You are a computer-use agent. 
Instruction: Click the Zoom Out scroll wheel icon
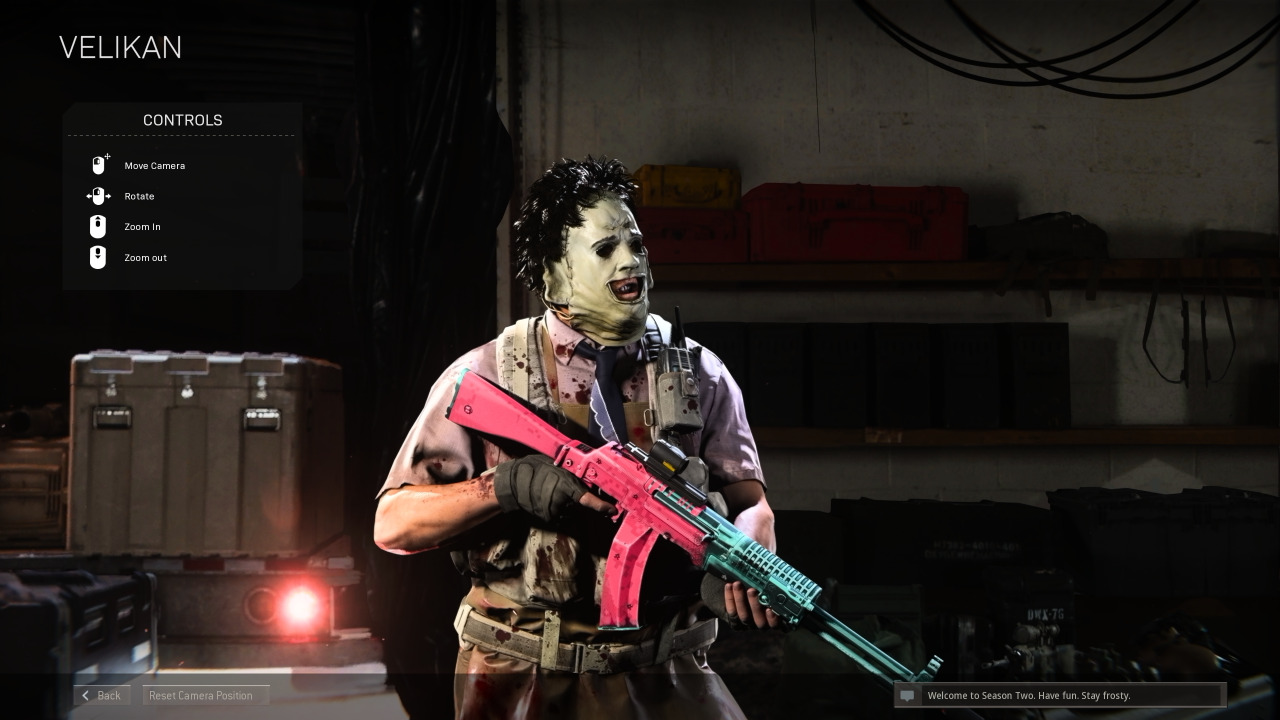[97, 257]
